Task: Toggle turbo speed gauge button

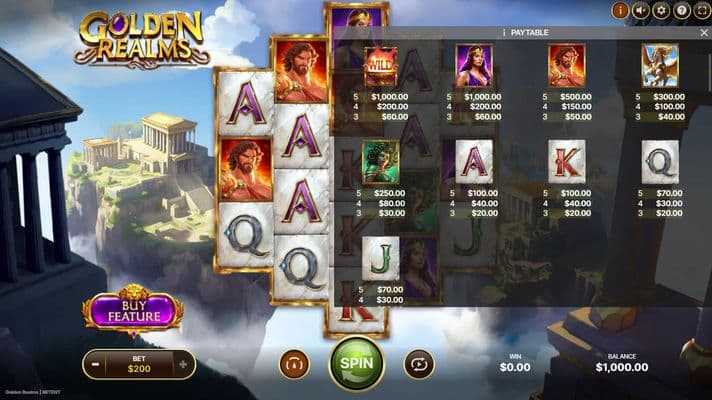Action: (x=294, y=363)
